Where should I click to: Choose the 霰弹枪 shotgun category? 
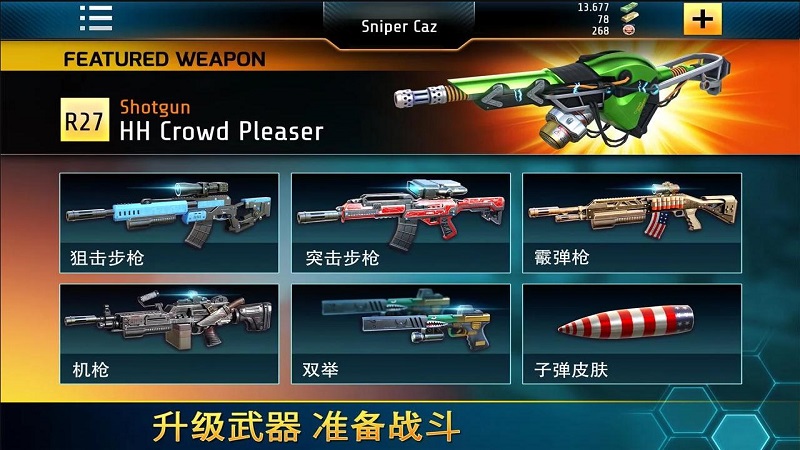click(631, 223)
